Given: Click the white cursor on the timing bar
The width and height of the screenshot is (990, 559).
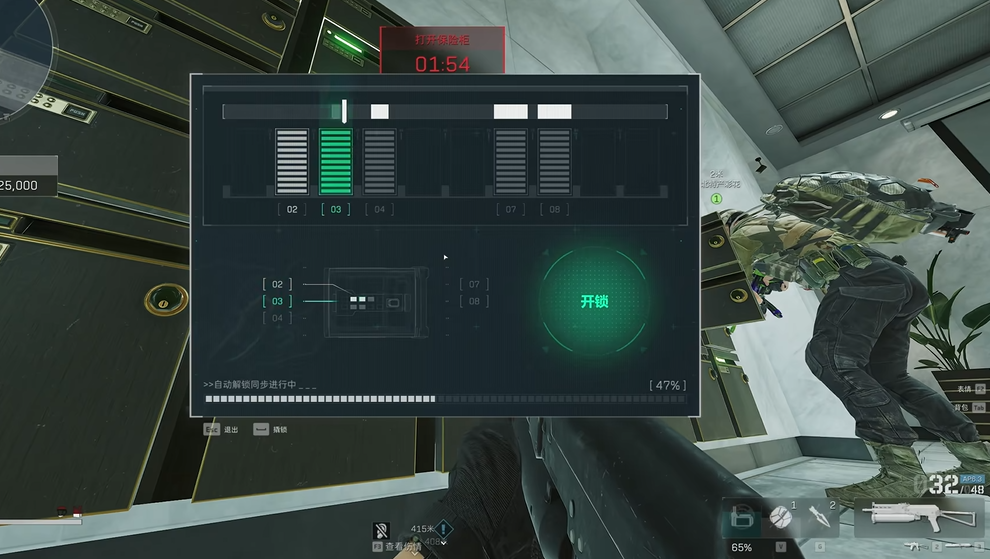Looking at the screenshot, I should pos(345,111).
